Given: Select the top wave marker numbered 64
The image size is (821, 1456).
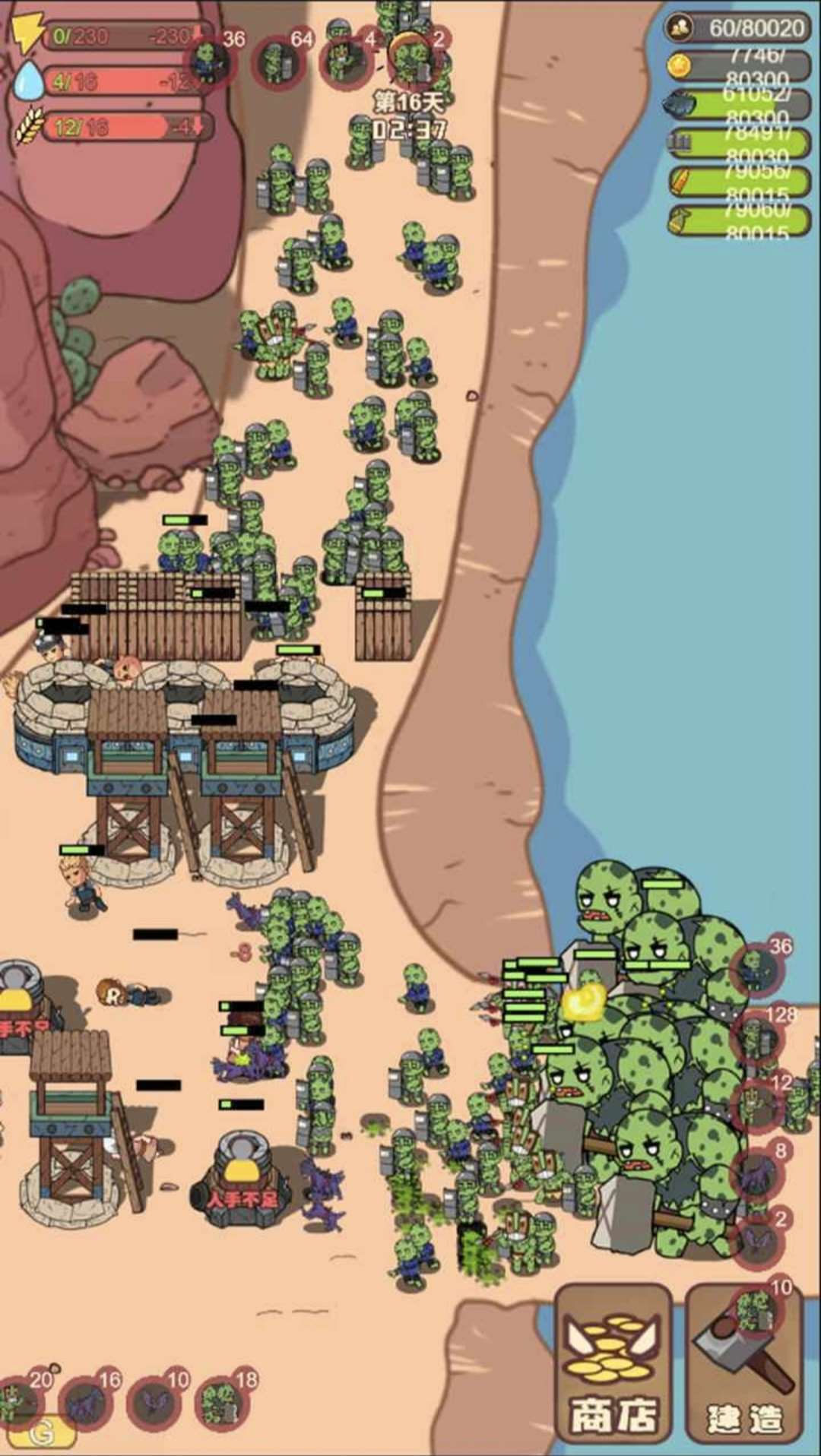Looking at the screenshot, I should 280,59.
